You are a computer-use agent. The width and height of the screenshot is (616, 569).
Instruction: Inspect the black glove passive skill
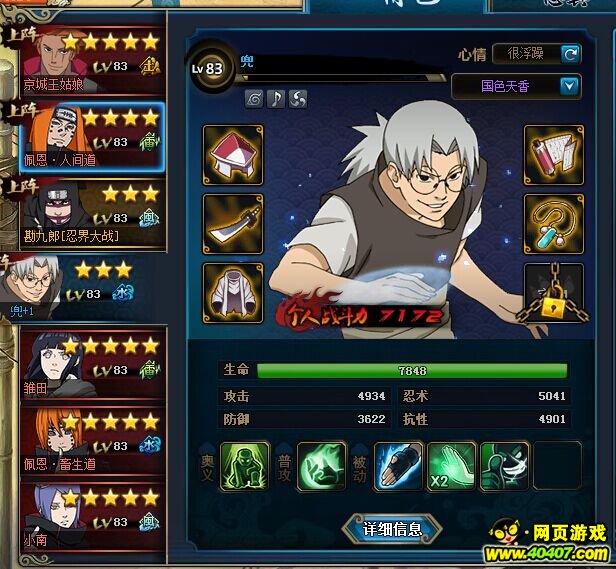(x=399, y=466)
